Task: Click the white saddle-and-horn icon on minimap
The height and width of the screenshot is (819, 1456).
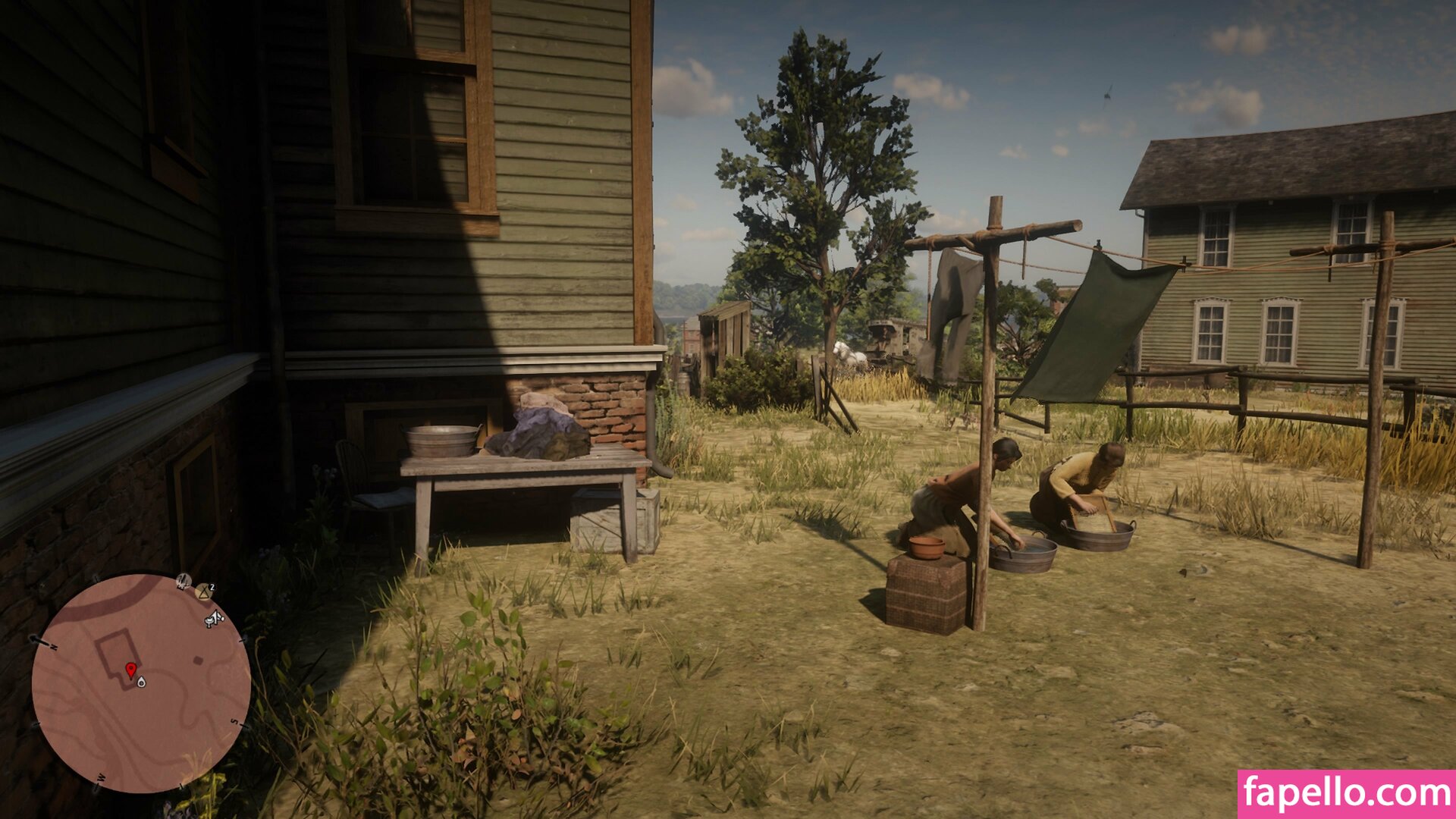Action: coord(215,619)
